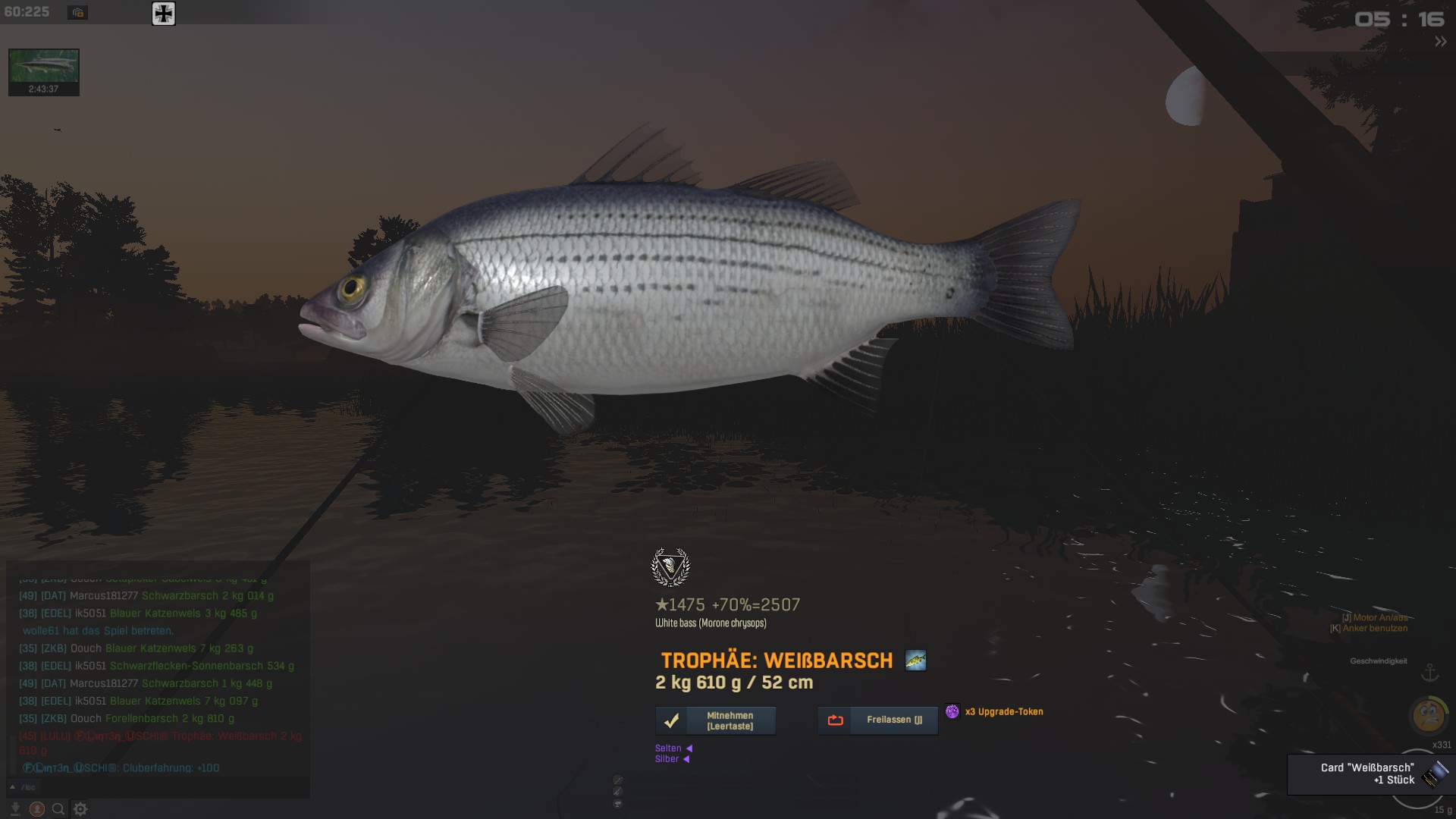Click the worried-face bait icon
1456x819 pixels.
[x=1429, y=714]
